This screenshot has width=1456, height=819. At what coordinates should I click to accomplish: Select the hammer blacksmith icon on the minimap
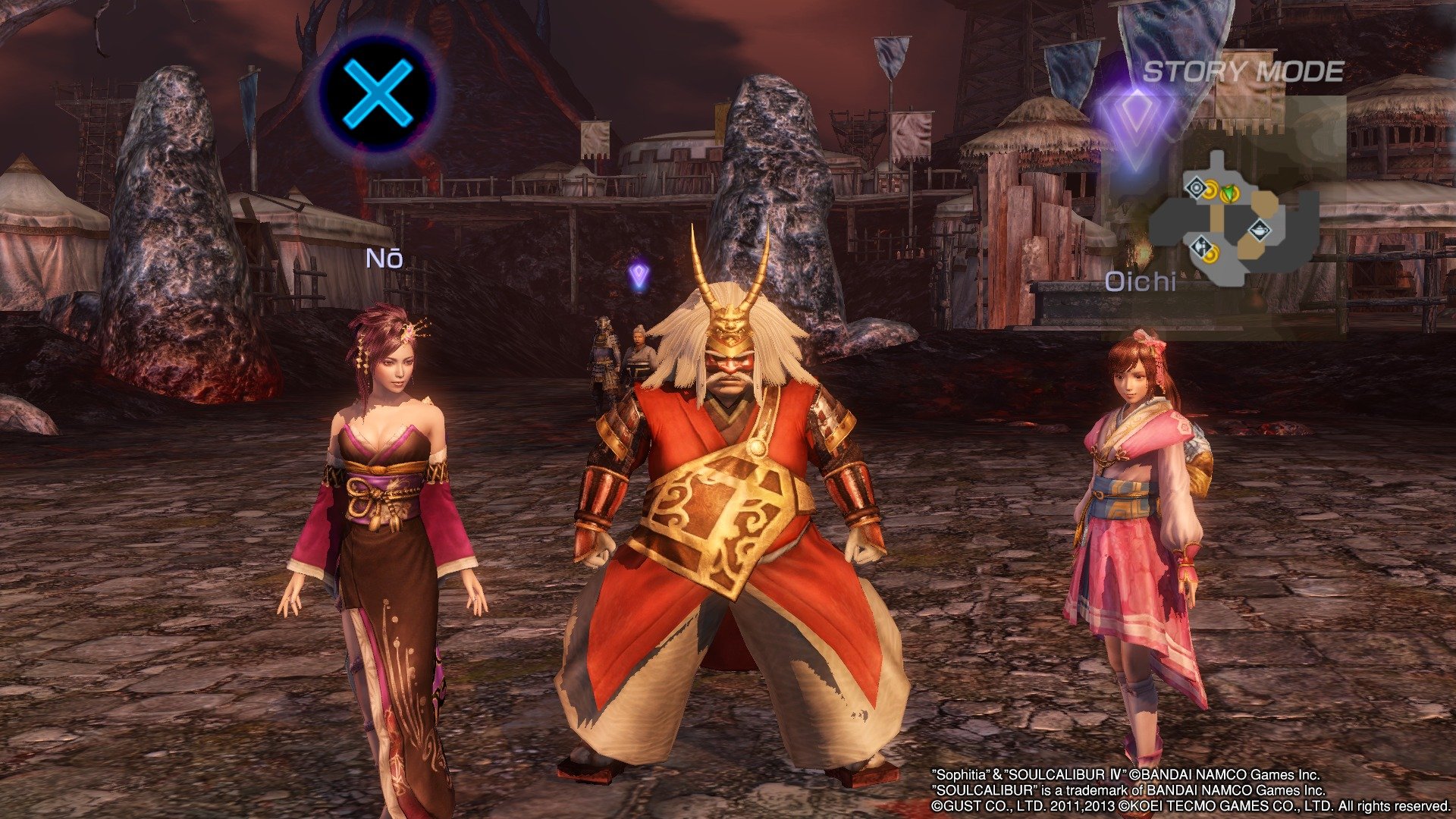(1201, 248)
